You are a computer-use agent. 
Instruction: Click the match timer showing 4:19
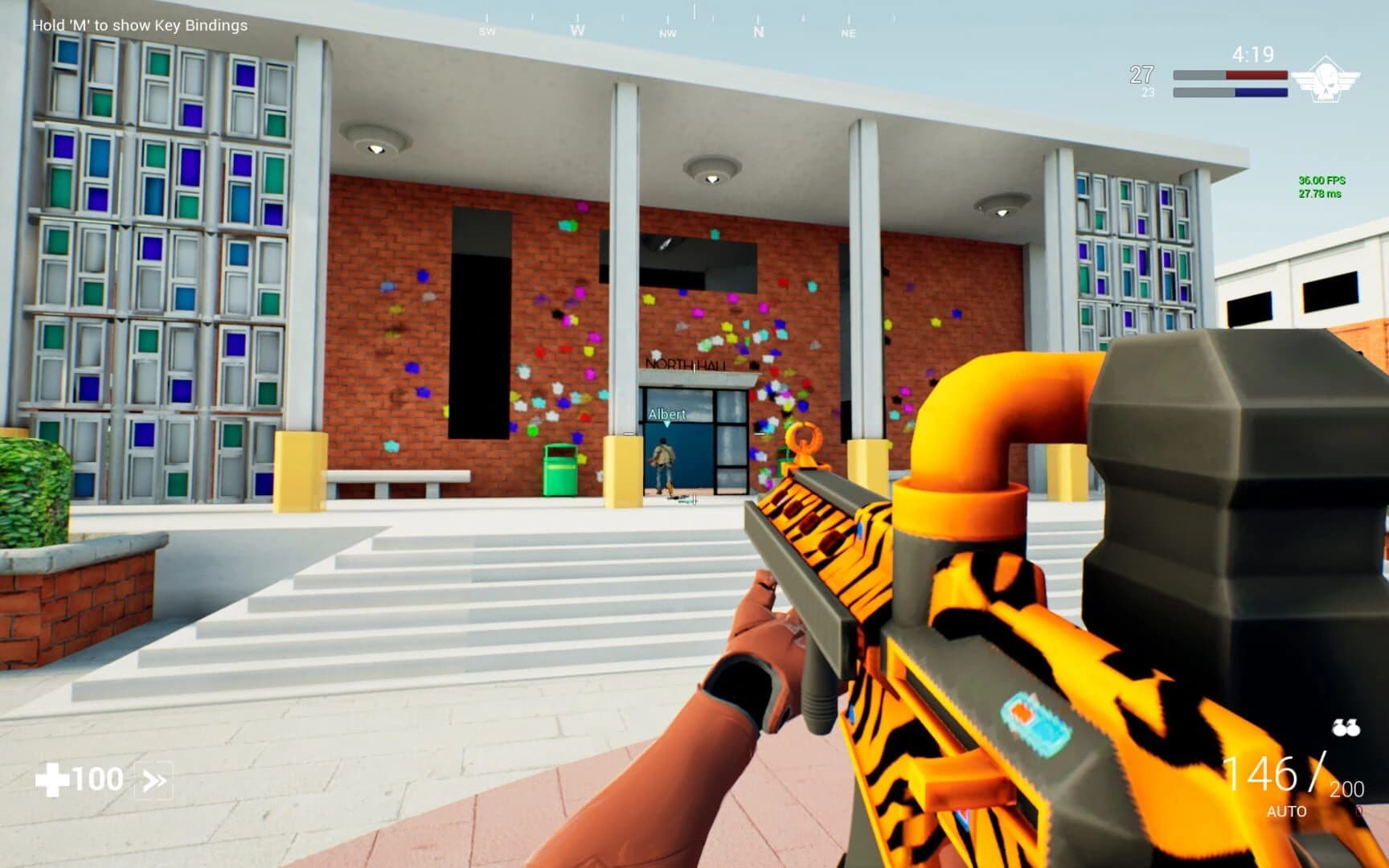click(1251, 54)
